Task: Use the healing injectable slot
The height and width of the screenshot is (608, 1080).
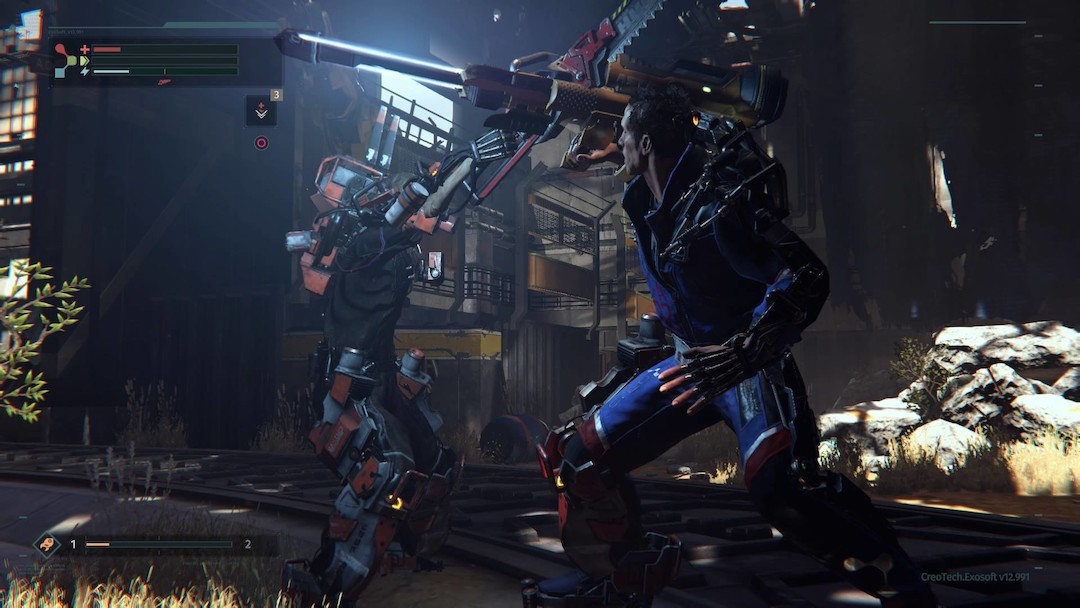Action: coord(261,110)
